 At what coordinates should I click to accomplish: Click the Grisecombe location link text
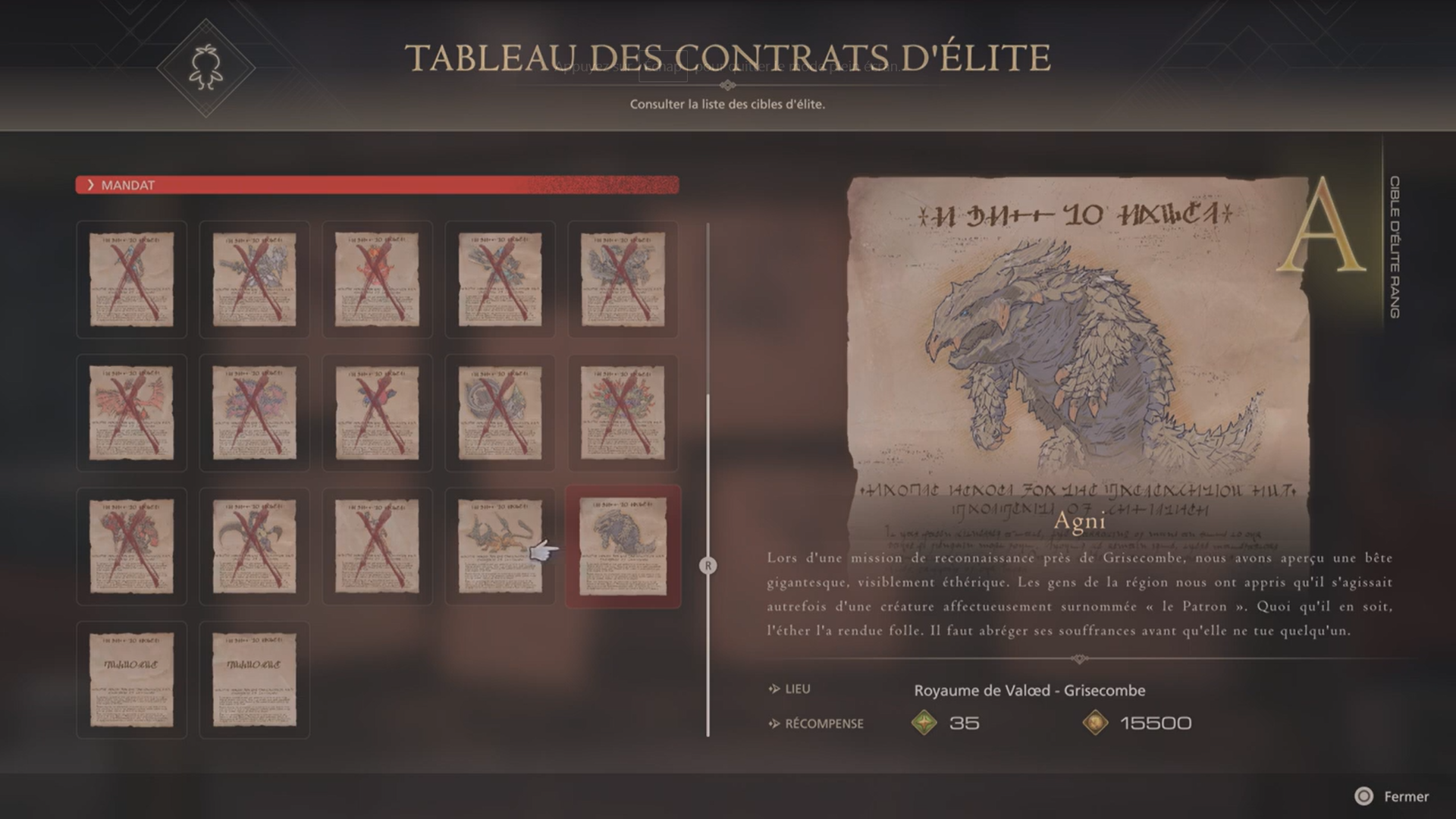click(x=1029, y=691)
